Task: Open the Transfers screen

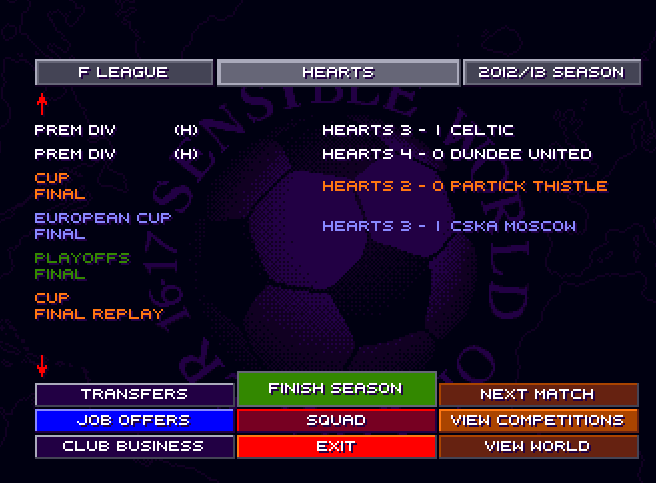Action: [135, 394]
